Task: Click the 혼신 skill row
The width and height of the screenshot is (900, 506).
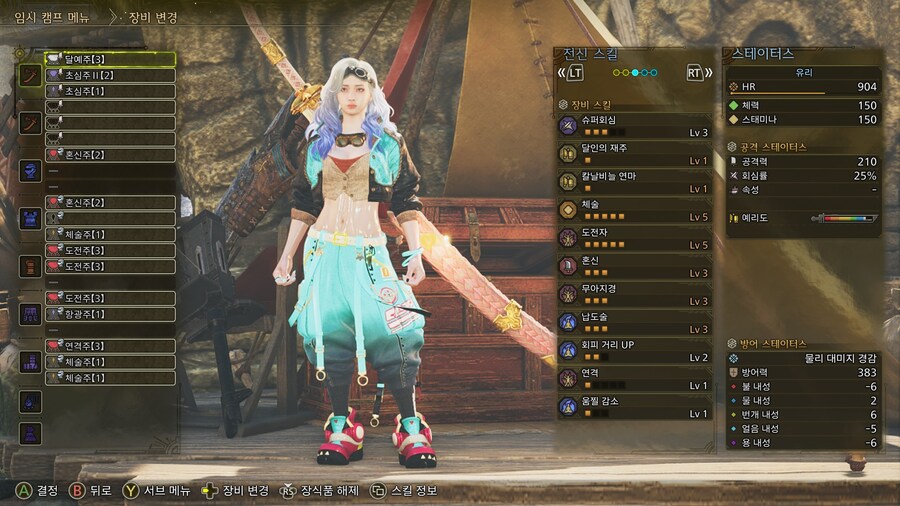Action: coord(633,265)
